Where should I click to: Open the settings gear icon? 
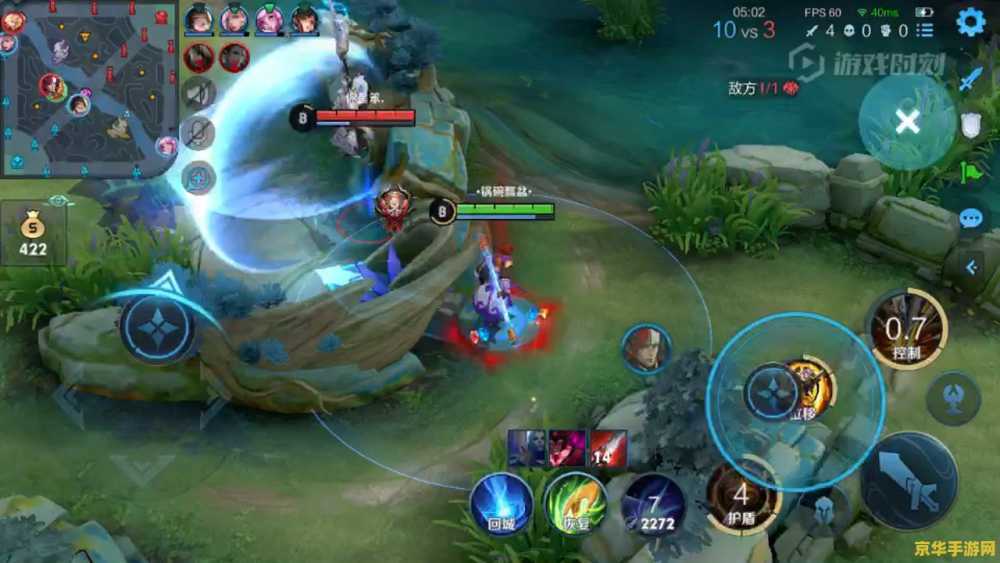coord(970,22)
